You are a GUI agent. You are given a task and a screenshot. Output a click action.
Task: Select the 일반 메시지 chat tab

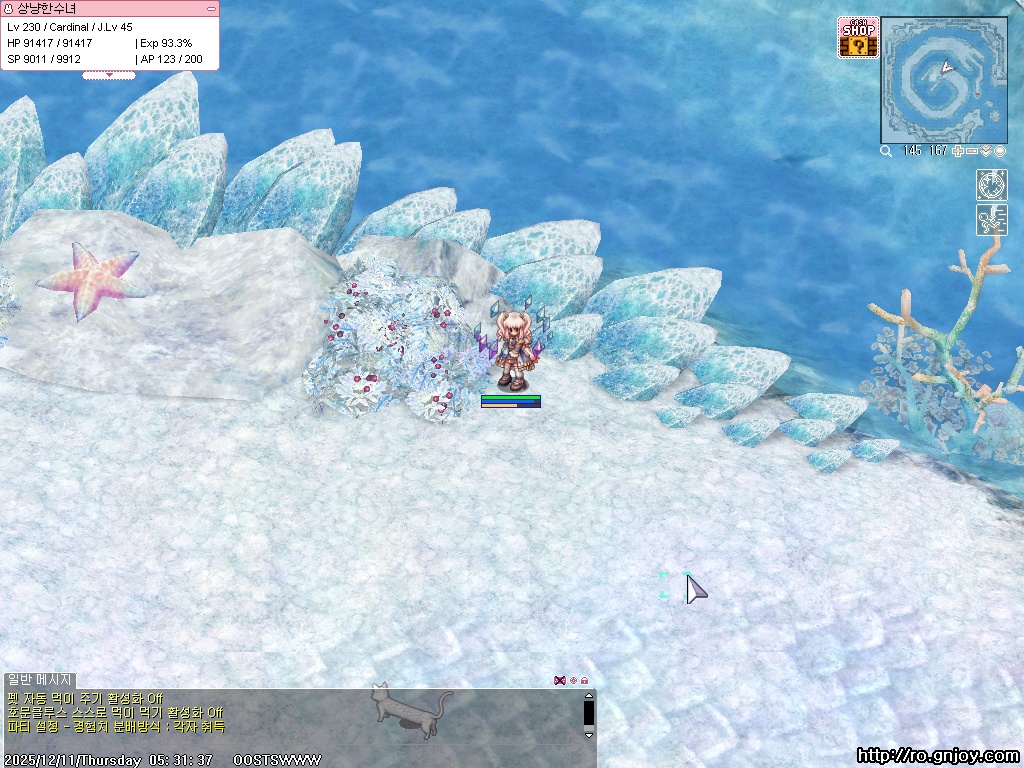[40, 680]
